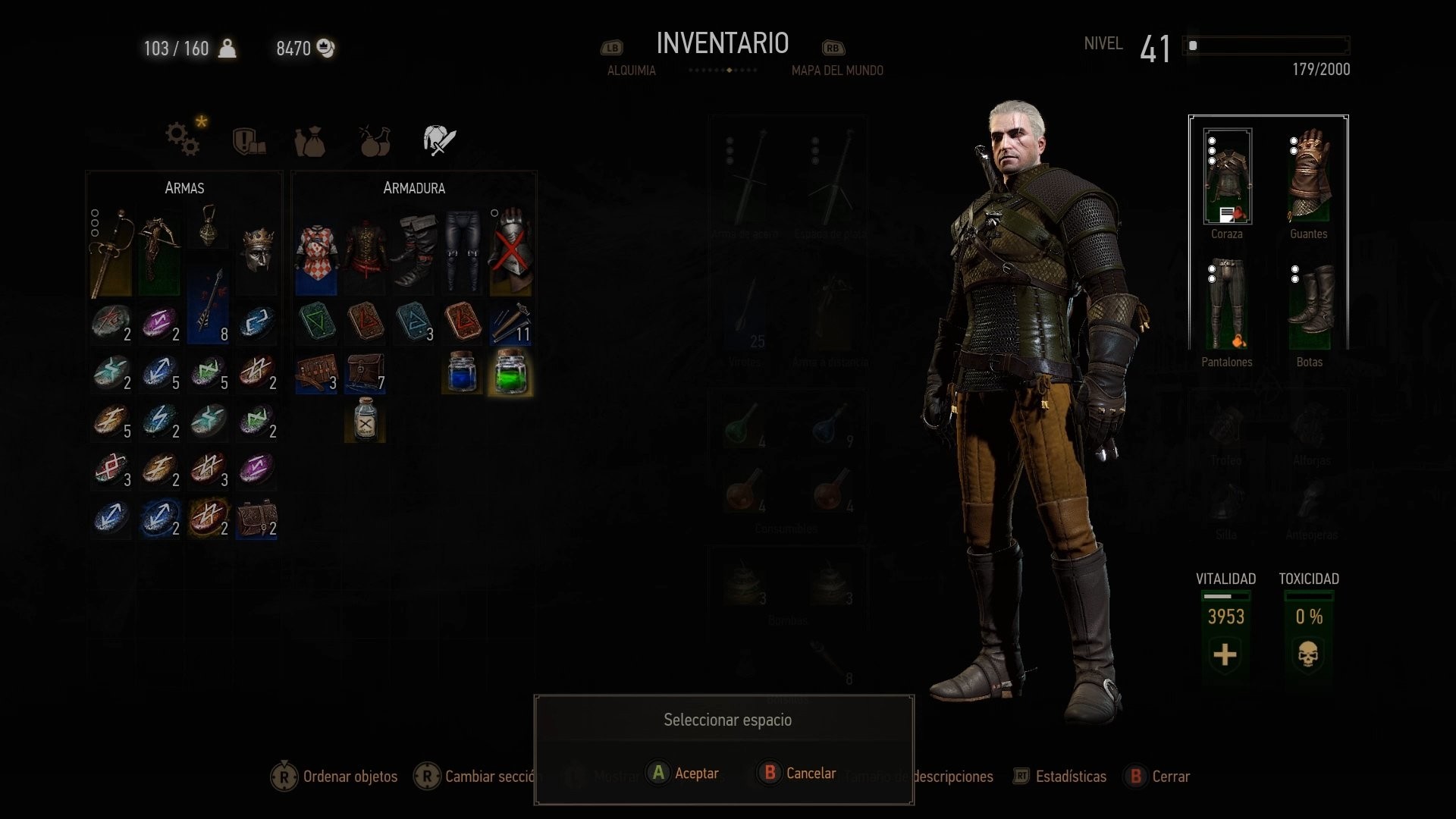Click the experience progress bar near 179/2000
Screen dimensions: 1456x819
[x=1266, y=45]
